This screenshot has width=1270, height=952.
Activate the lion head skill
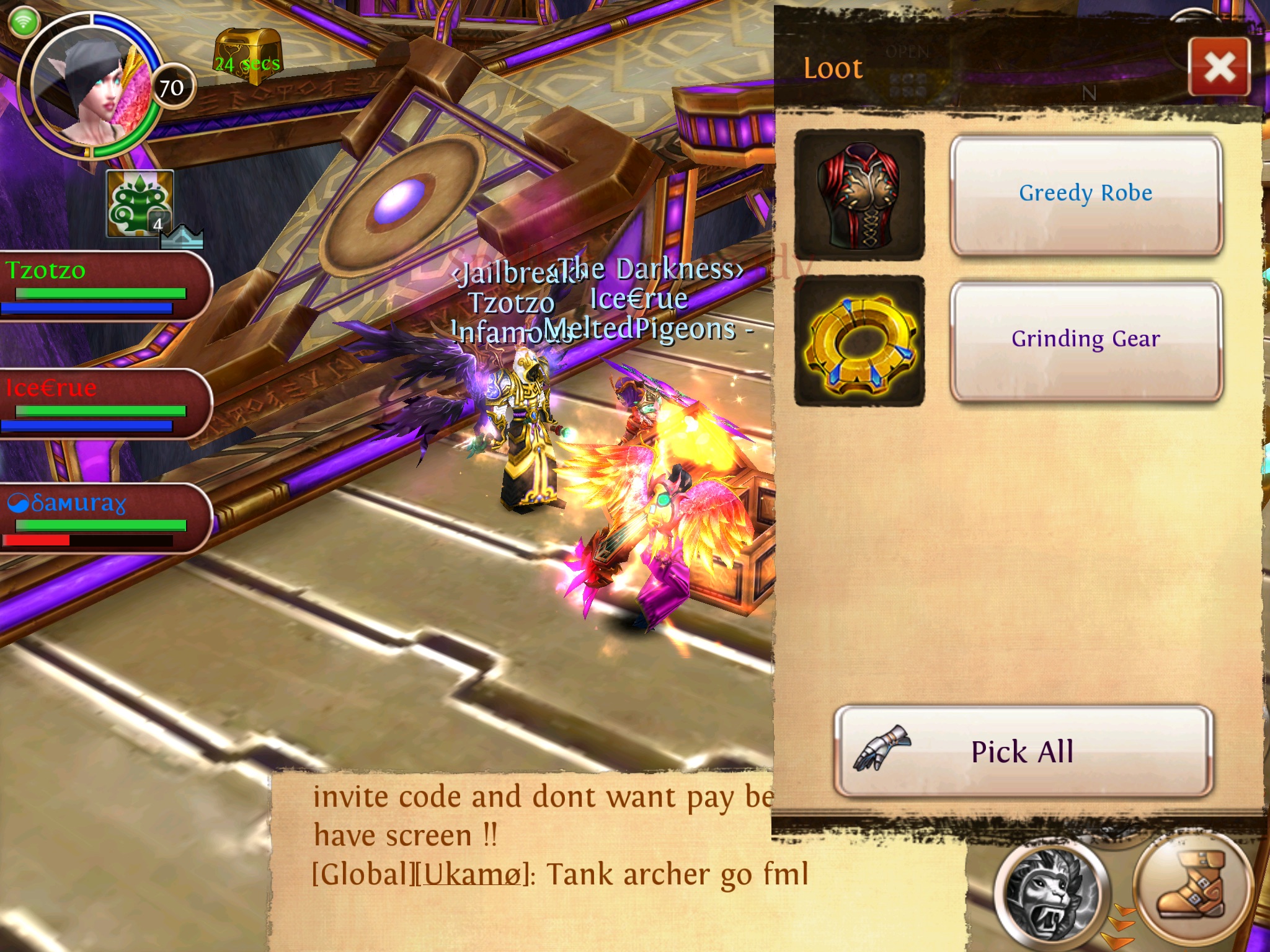click(1049, 892)
